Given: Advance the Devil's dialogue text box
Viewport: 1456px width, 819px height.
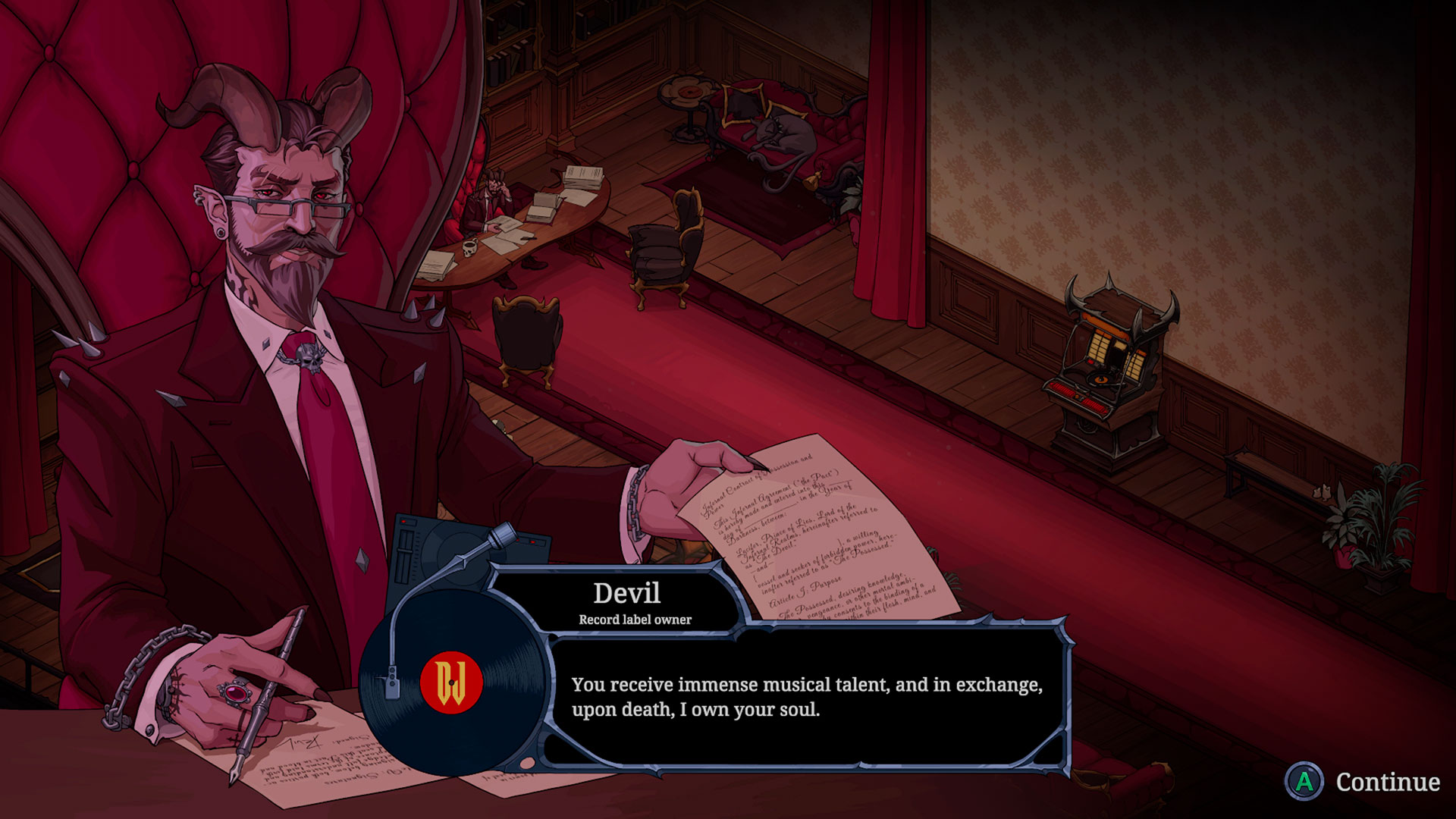Looking at the screenshot, I should click(x=806, y=697).
